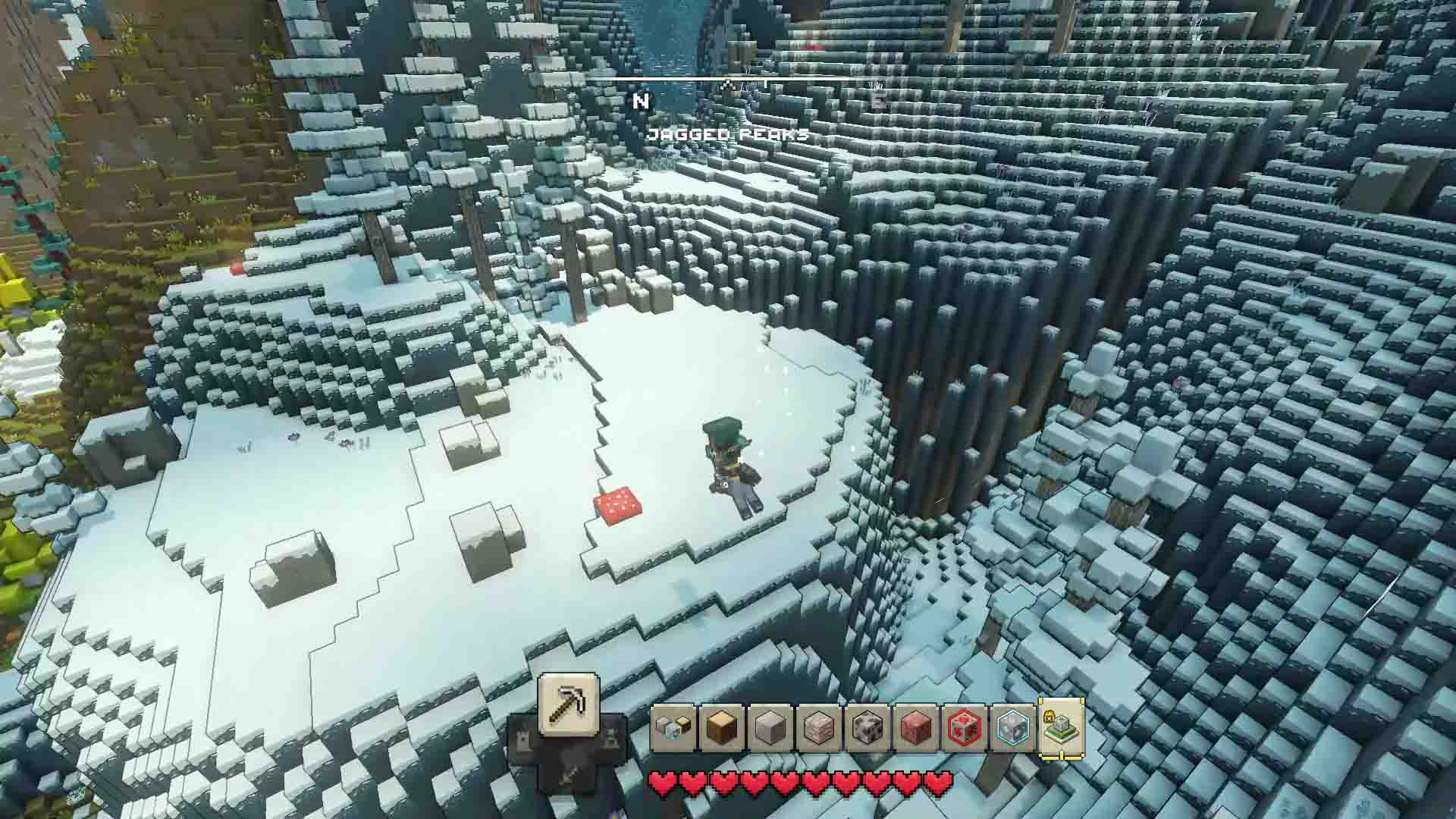Toggle the highlighted hotbar slot selection
The height and width of the screenshot is (819, 1456).
click(x=1060, y=728)
